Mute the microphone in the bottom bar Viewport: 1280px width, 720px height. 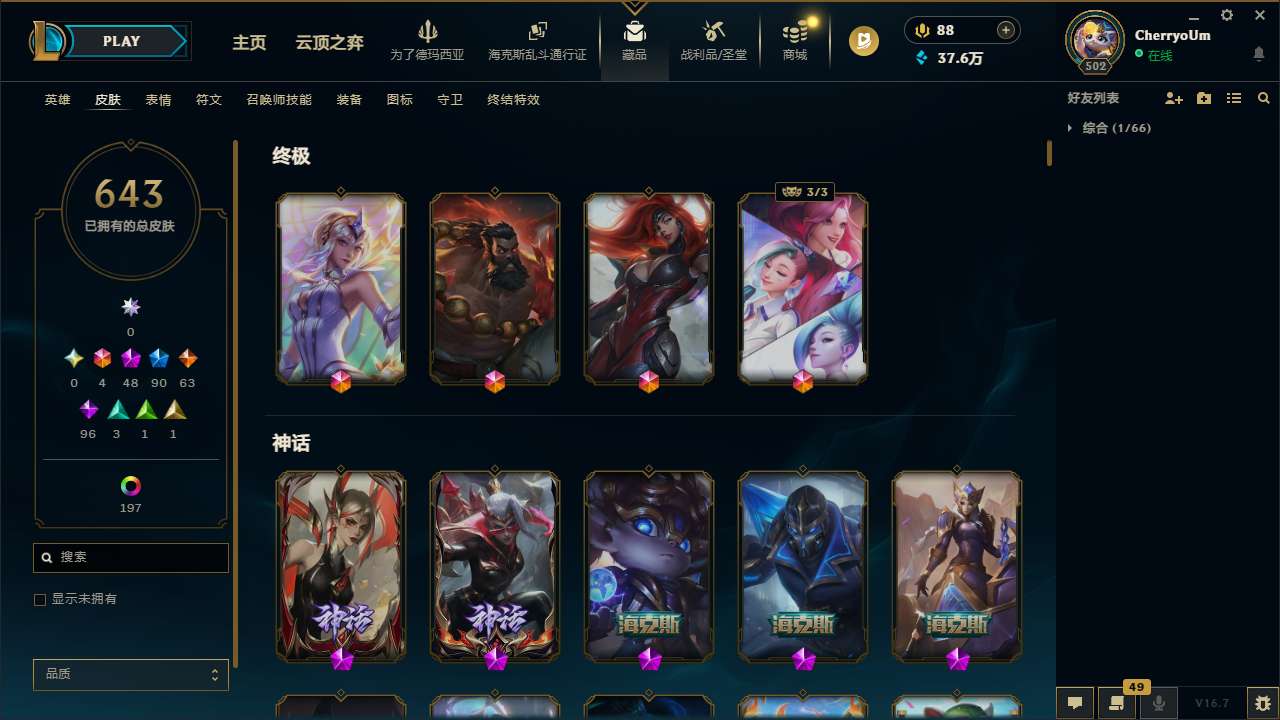pyautogui.click(x=1159, y=703)
